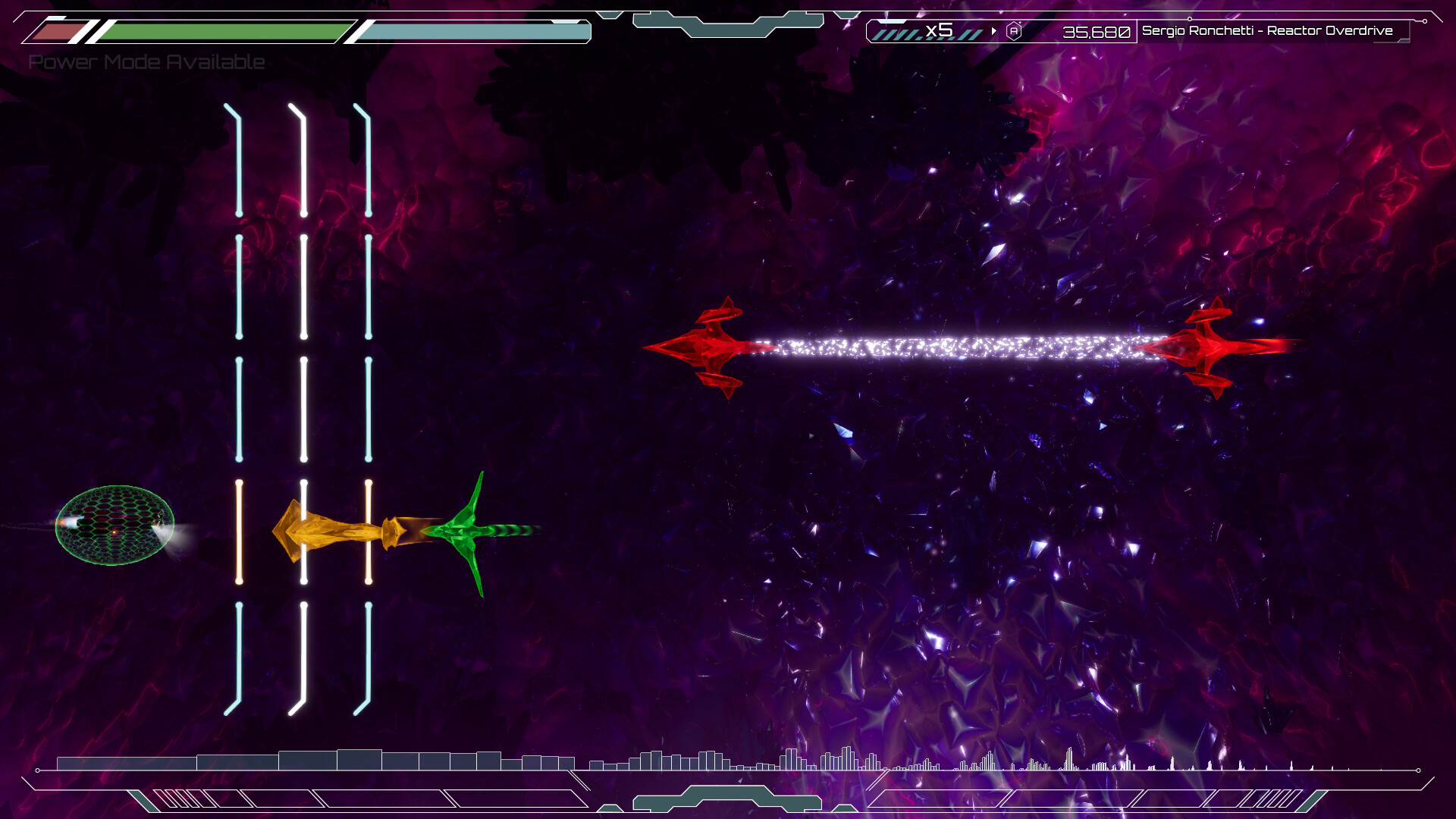This screenshot has width=1456, height=819.
Task: Click the orange lit note lane marker
Action: 239,531
